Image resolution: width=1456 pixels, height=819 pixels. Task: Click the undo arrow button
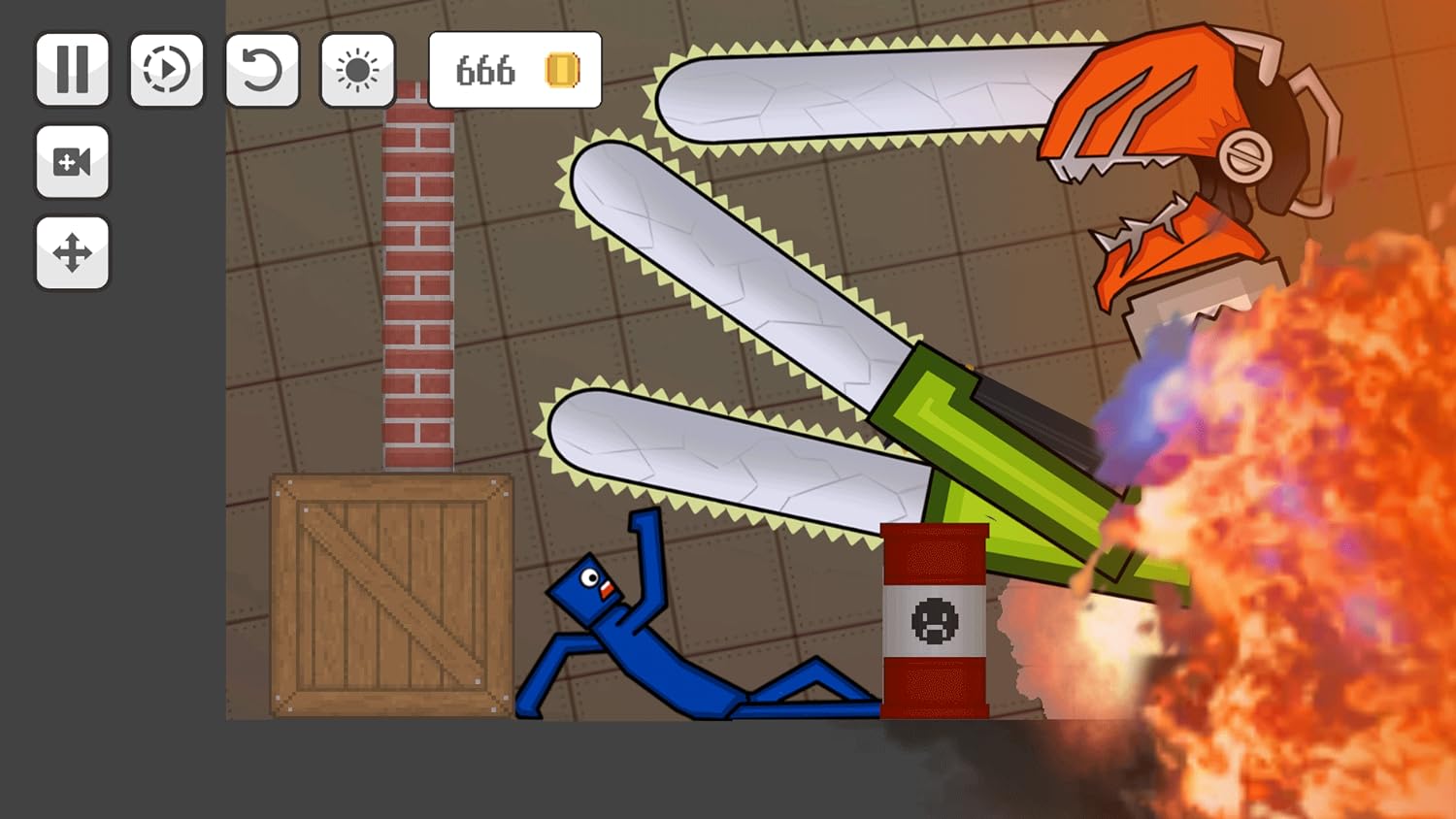[x=262, y=70]
